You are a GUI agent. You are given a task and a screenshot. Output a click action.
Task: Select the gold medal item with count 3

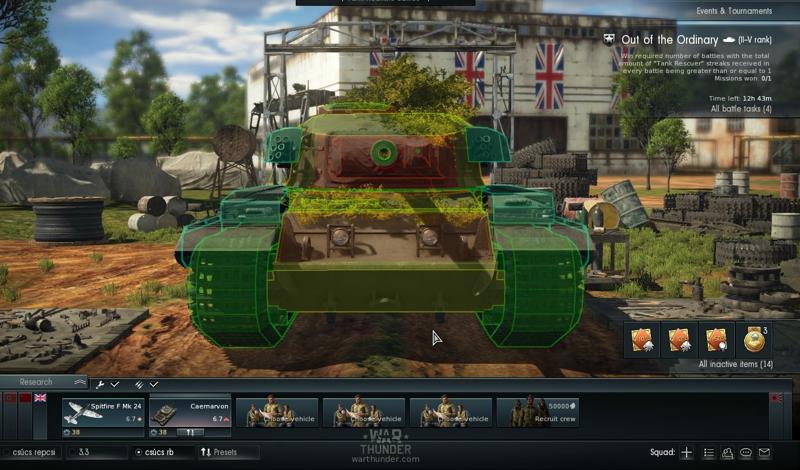756,340
